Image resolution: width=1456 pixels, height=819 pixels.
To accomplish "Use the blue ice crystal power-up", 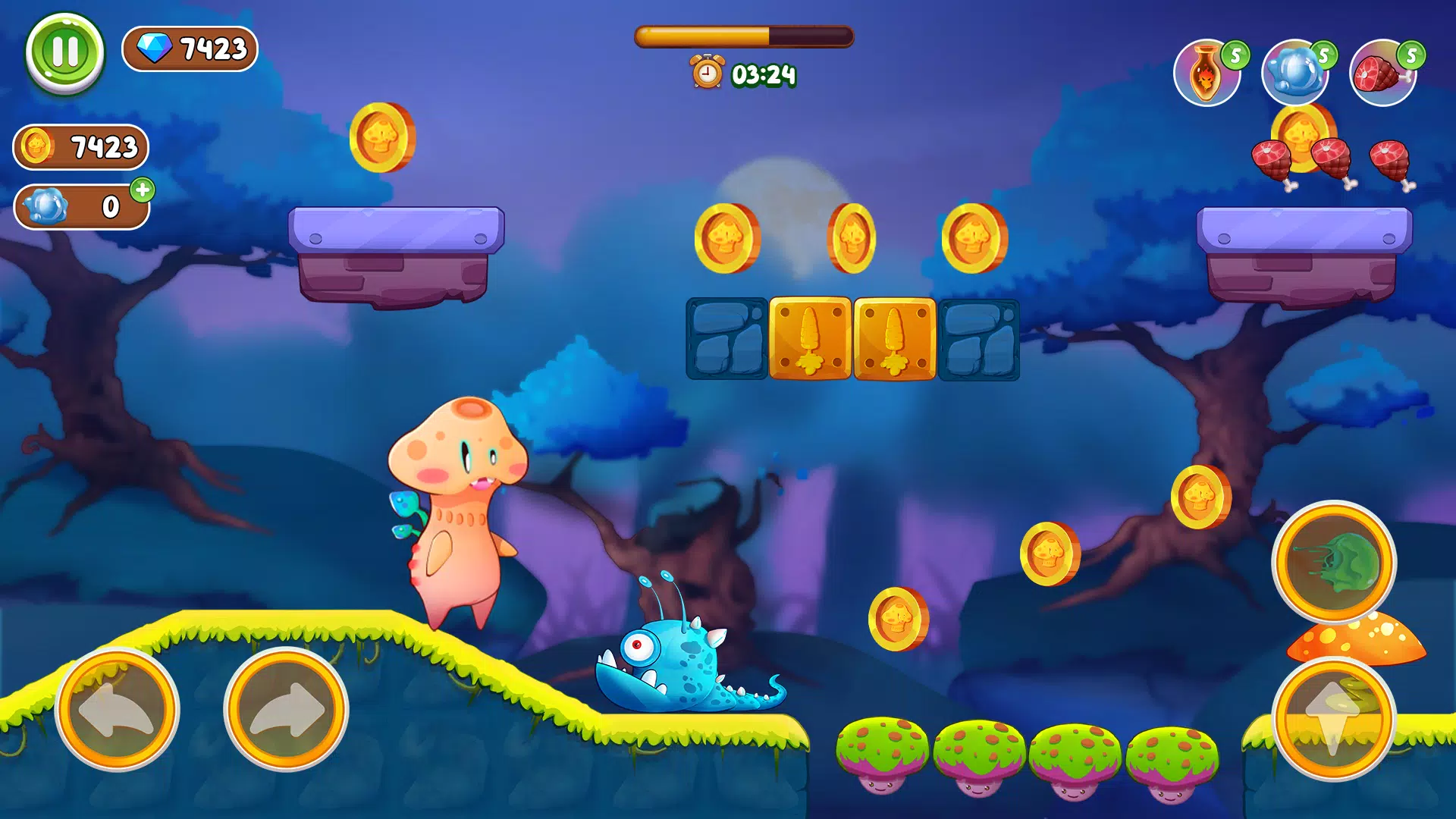I will coord(1294,74).
